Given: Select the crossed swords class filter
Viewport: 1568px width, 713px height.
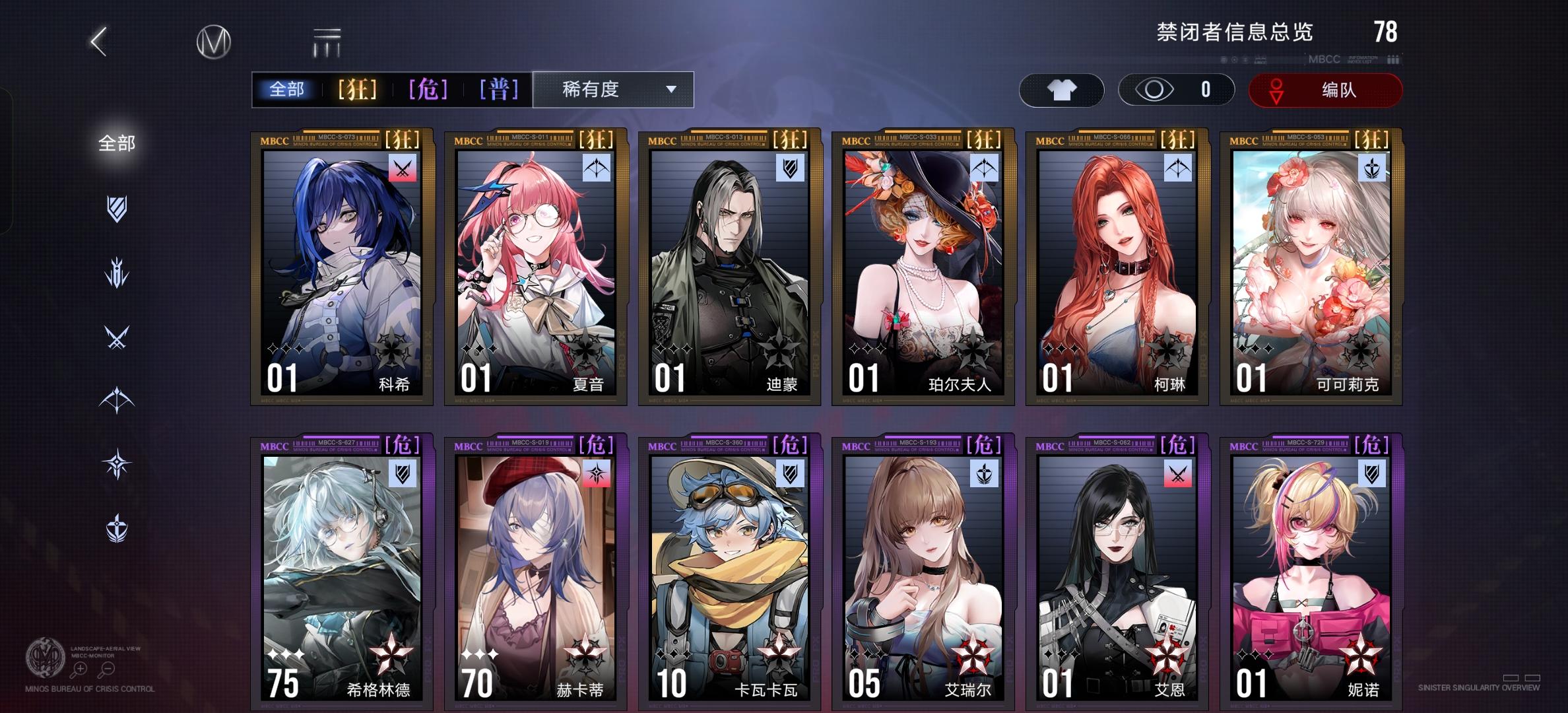Looking at the screenshot, I should 116,337.
